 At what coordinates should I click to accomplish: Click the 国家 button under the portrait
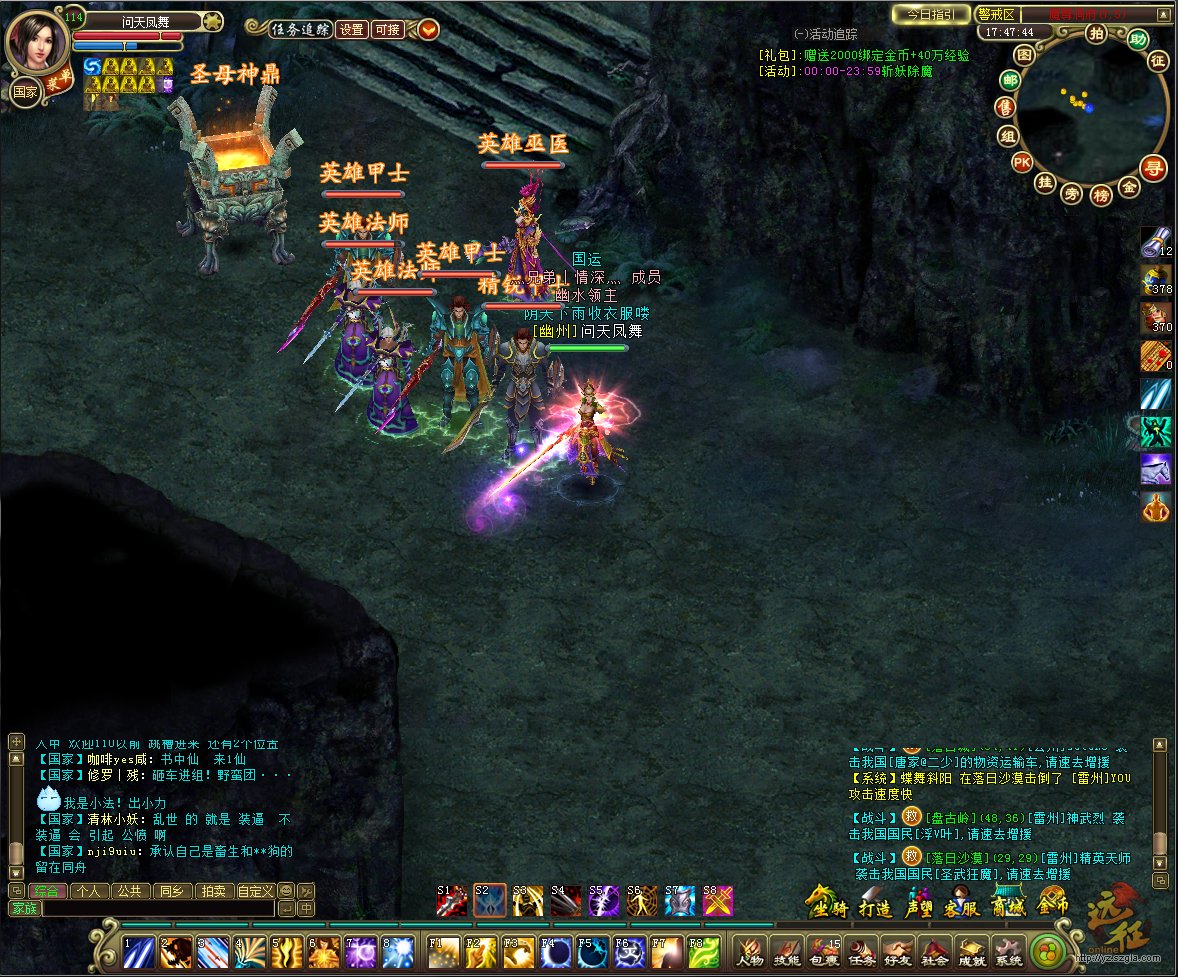[x=25, y=91]
